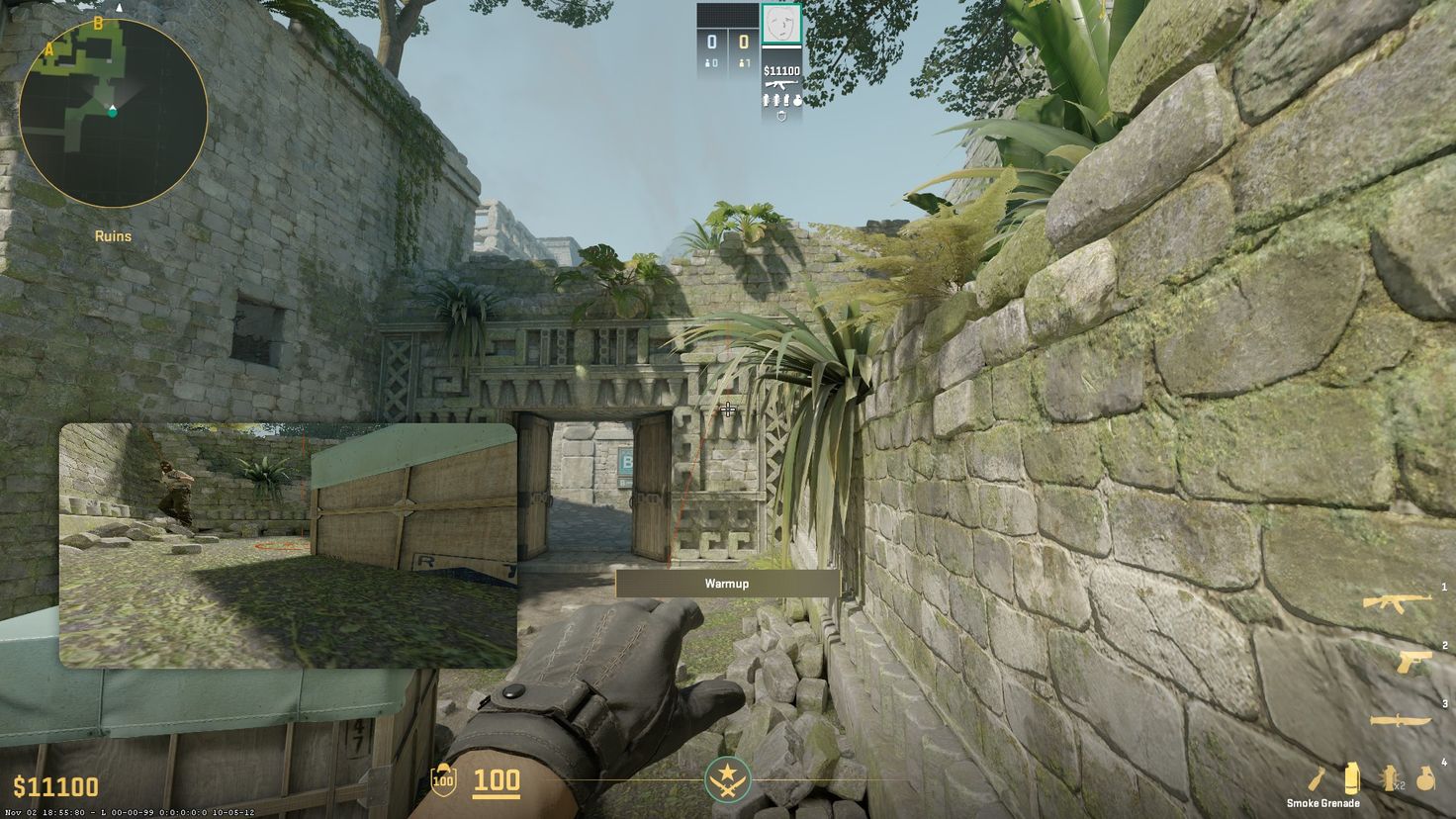Click the T alive-players icon under the yellow score
The width and height of the screenshot is (1456, 819).
click(x=742, y=62)
